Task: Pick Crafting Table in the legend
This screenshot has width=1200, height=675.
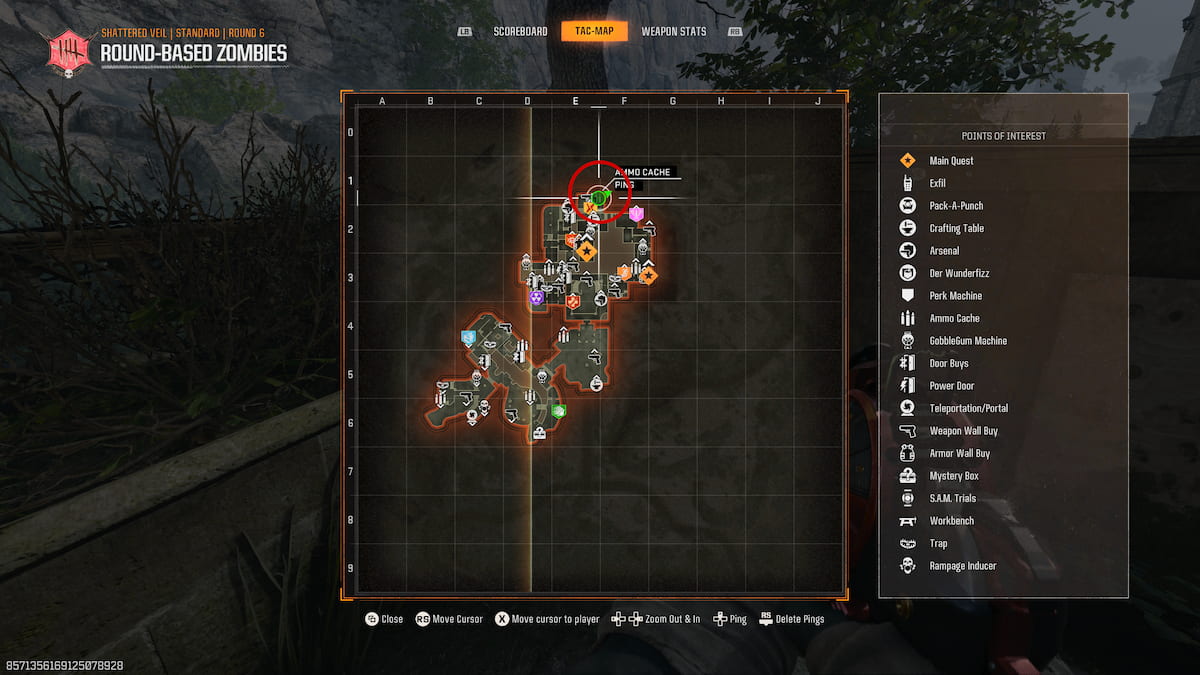Action: pos(956,228)
